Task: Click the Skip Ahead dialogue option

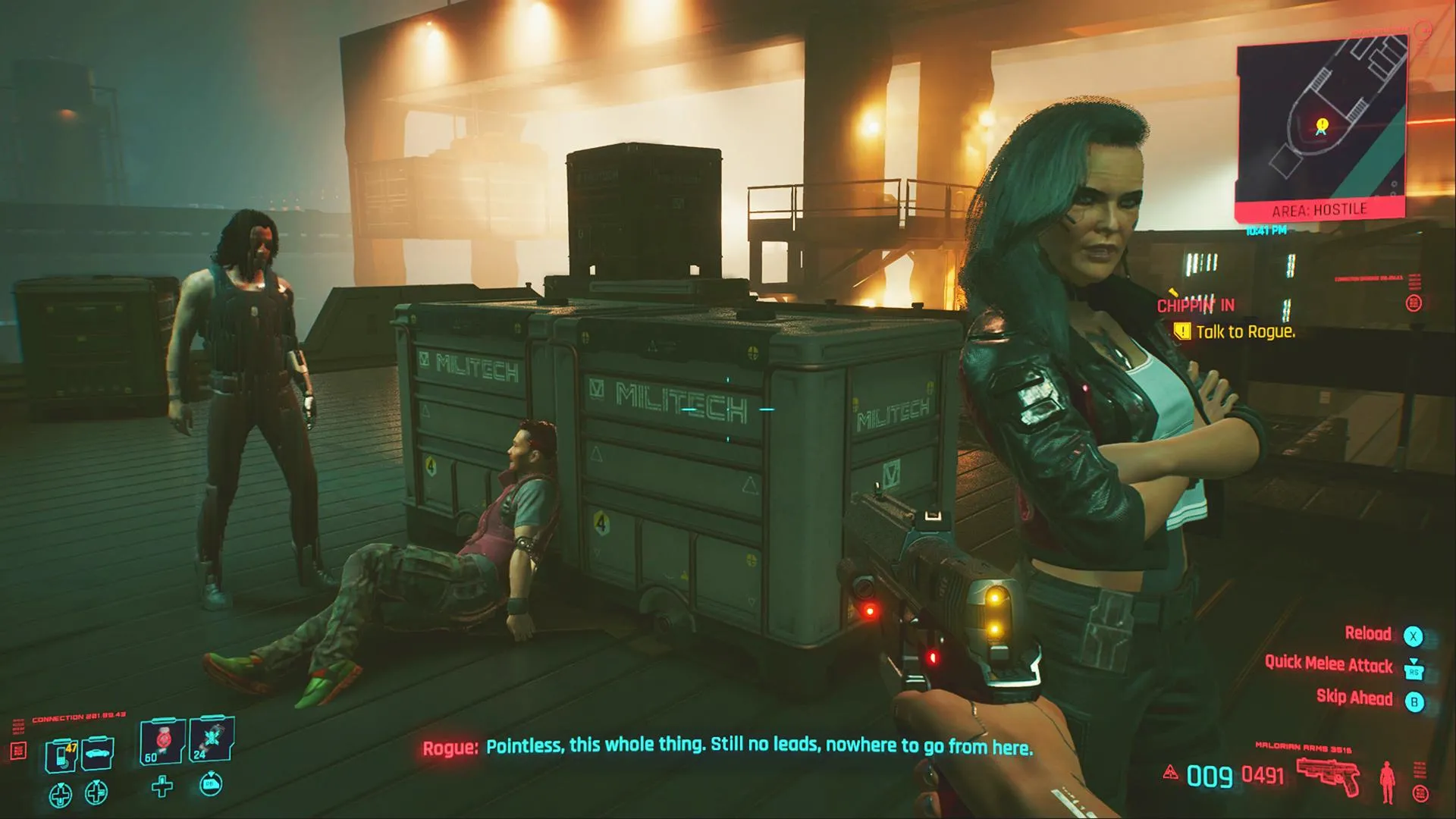Action: click(1354, 698)
